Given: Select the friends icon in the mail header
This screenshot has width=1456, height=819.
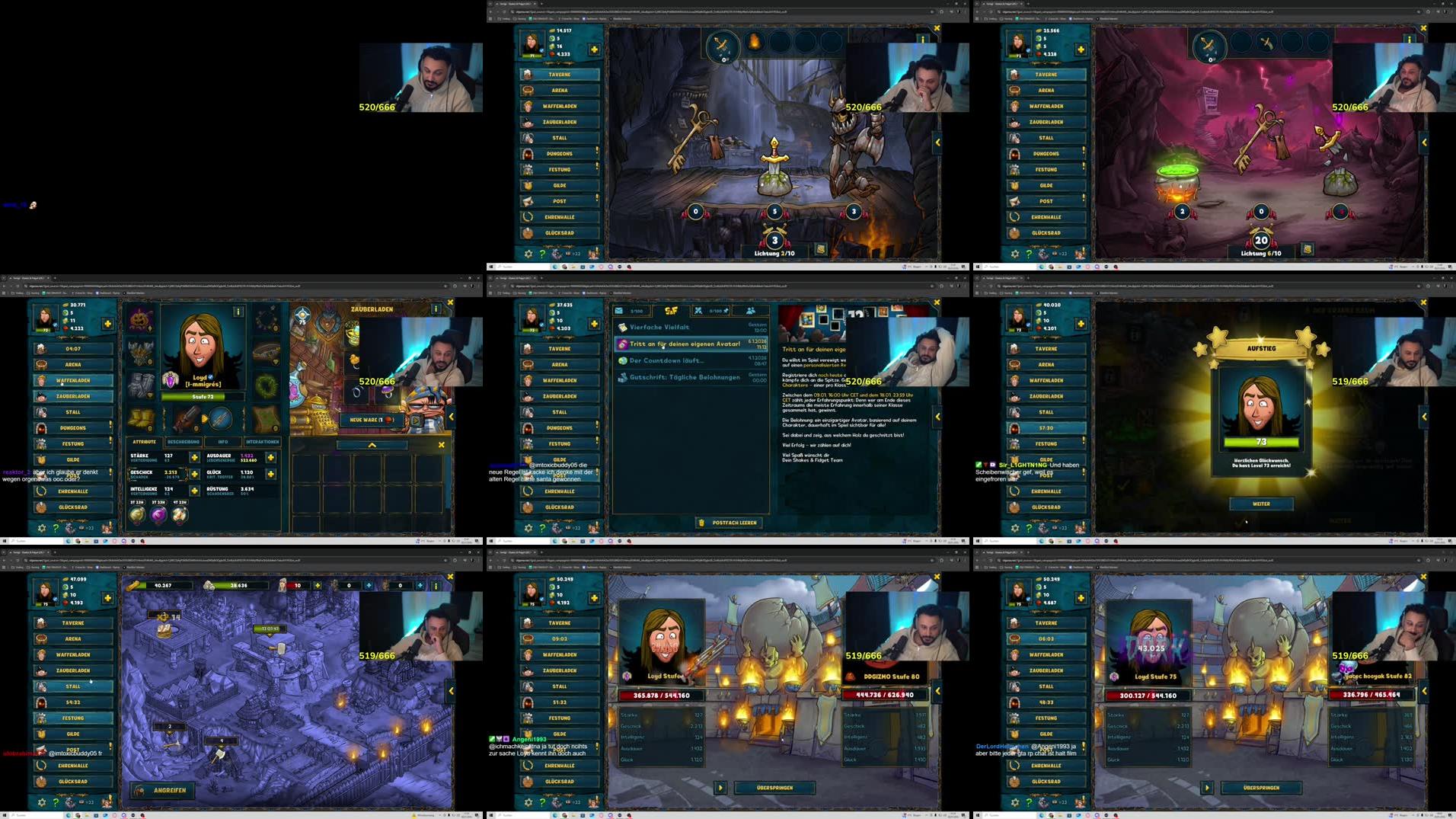Looking at the screenshot, I should tap(751, 312).
